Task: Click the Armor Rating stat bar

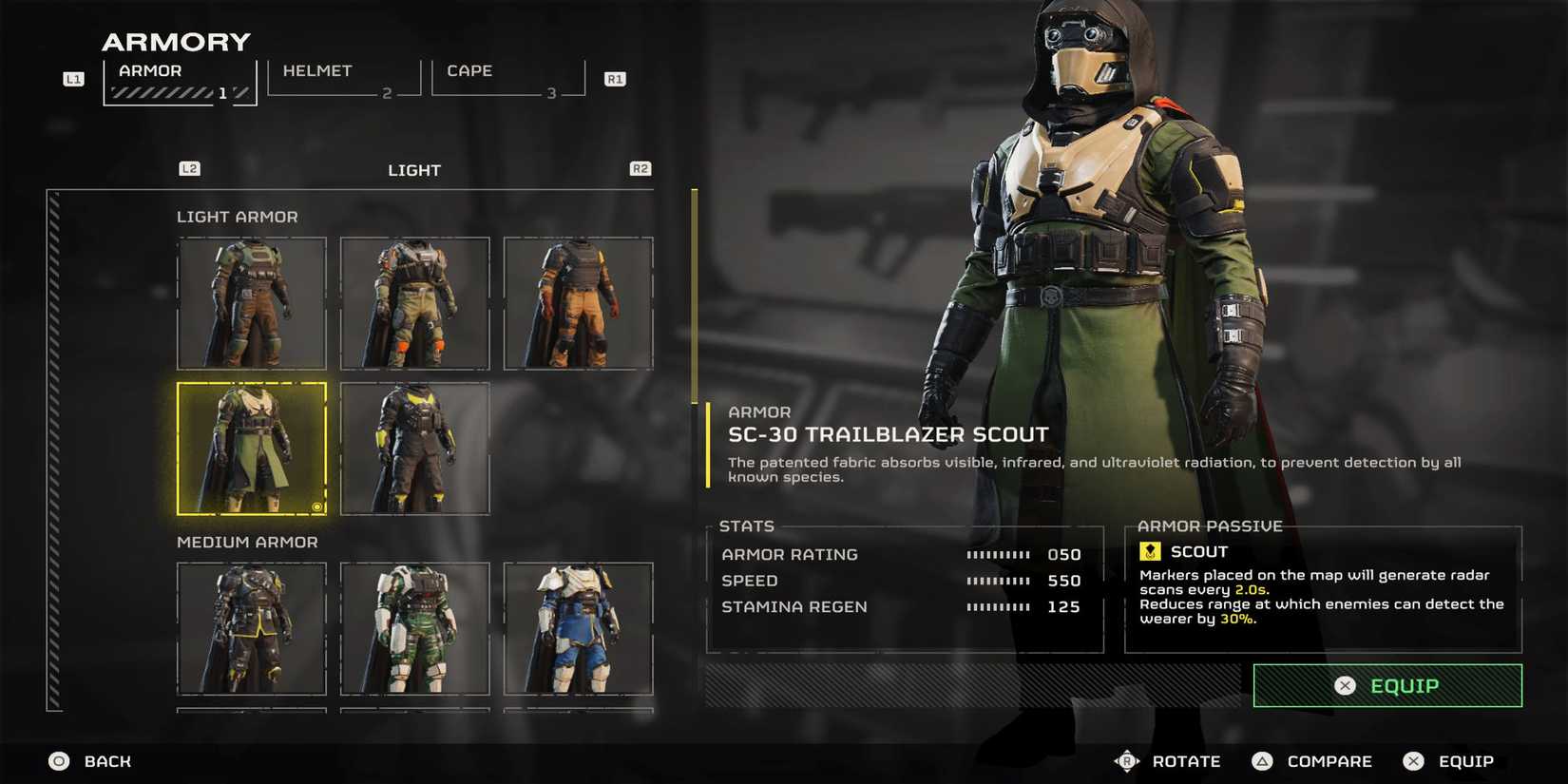Action: pyautogui.click(x=1001, y=554)
